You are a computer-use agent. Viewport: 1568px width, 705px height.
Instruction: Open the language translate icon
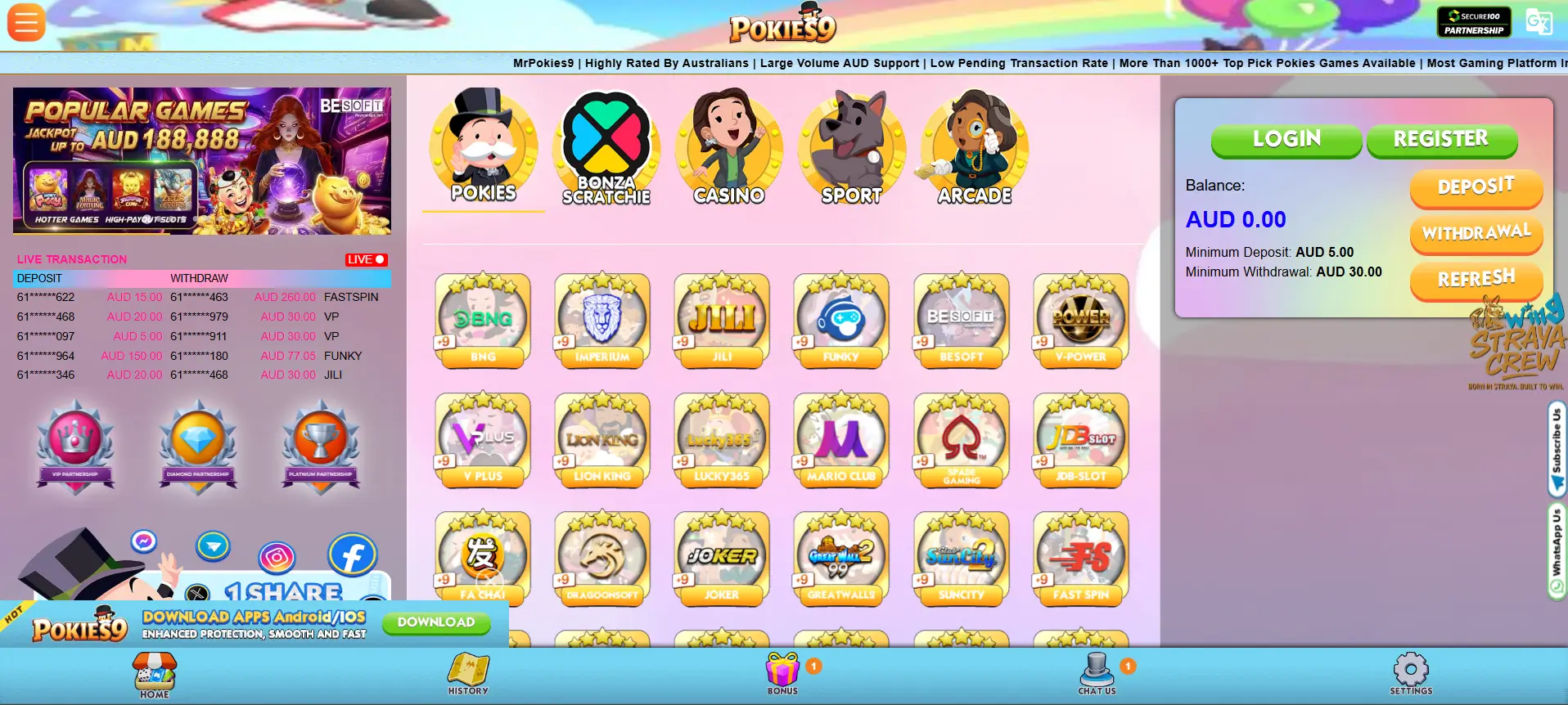coord(1539,22)
